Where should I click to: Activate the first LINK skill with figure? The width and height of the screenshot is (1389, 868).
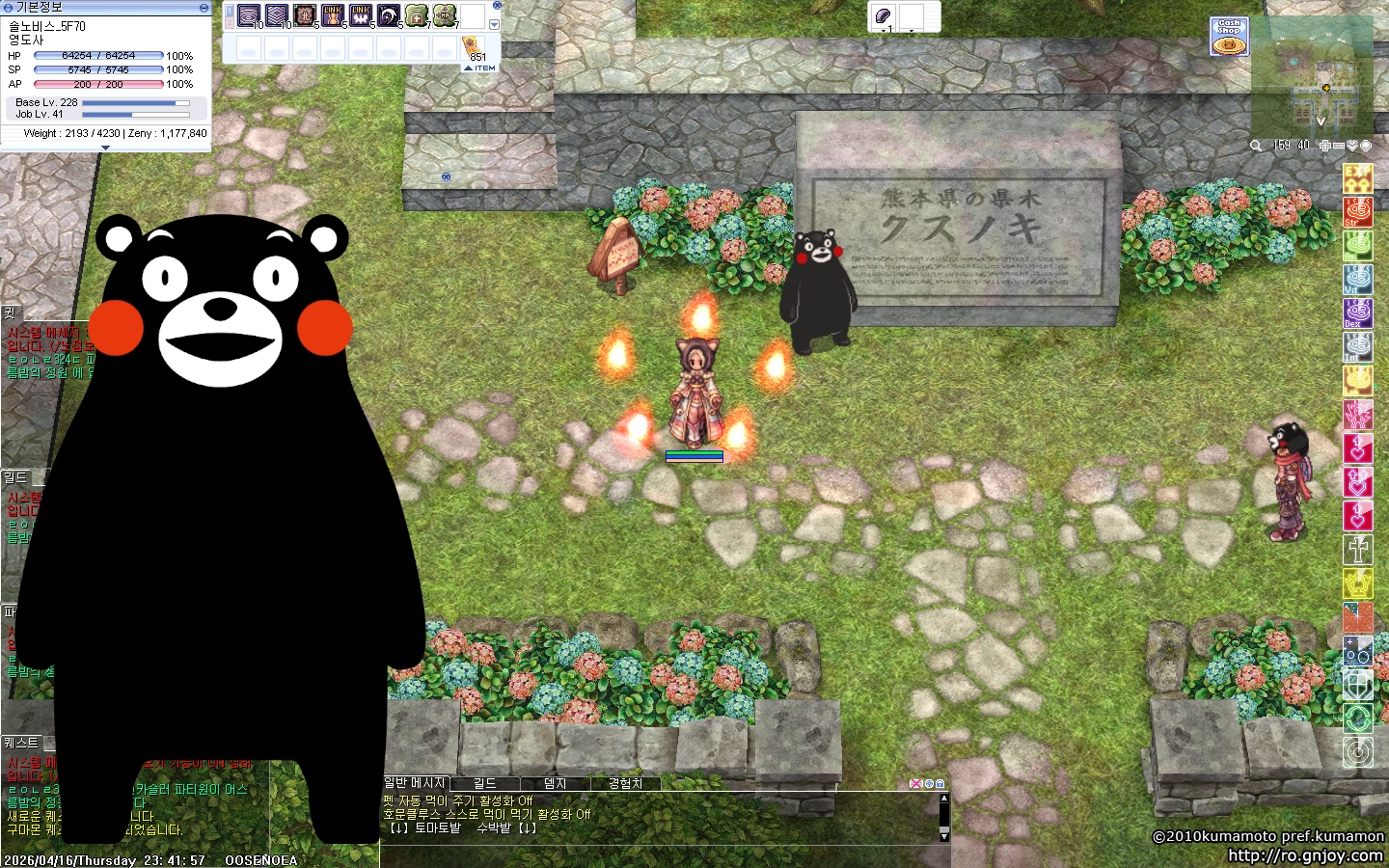[333, 16]
